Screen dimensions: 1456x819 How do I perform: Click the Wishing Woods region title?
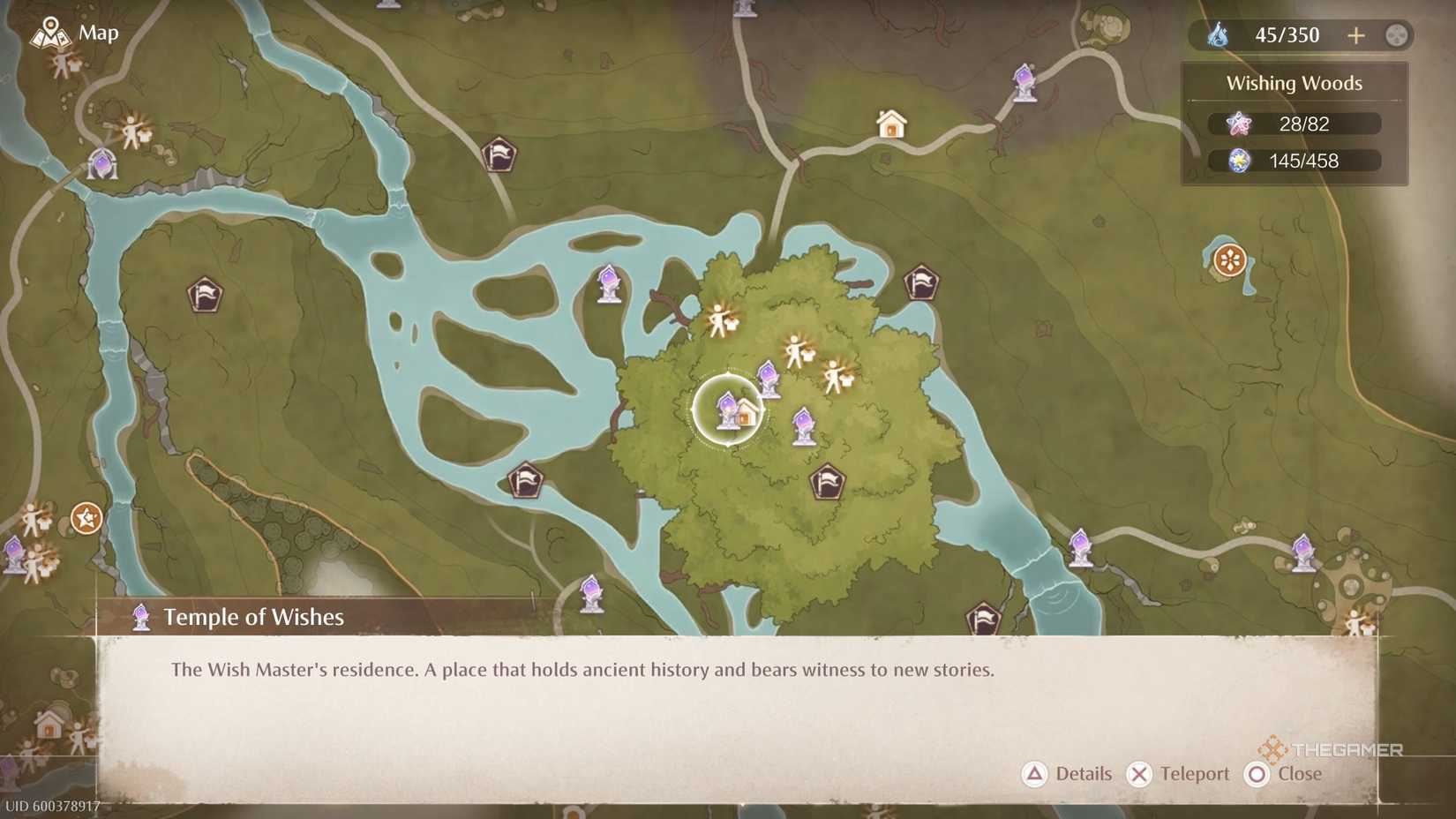(x=1294, y=82)
